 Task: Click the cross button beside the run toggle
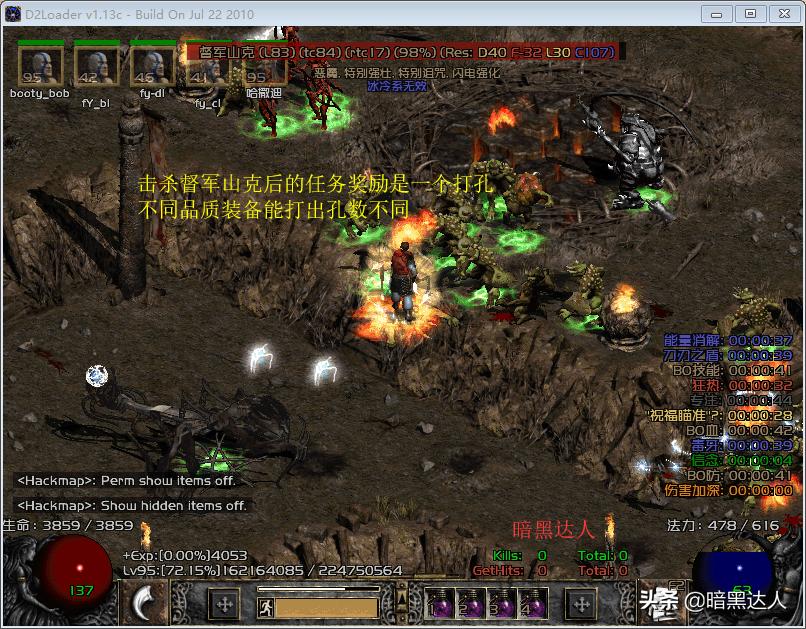[224, 604]
